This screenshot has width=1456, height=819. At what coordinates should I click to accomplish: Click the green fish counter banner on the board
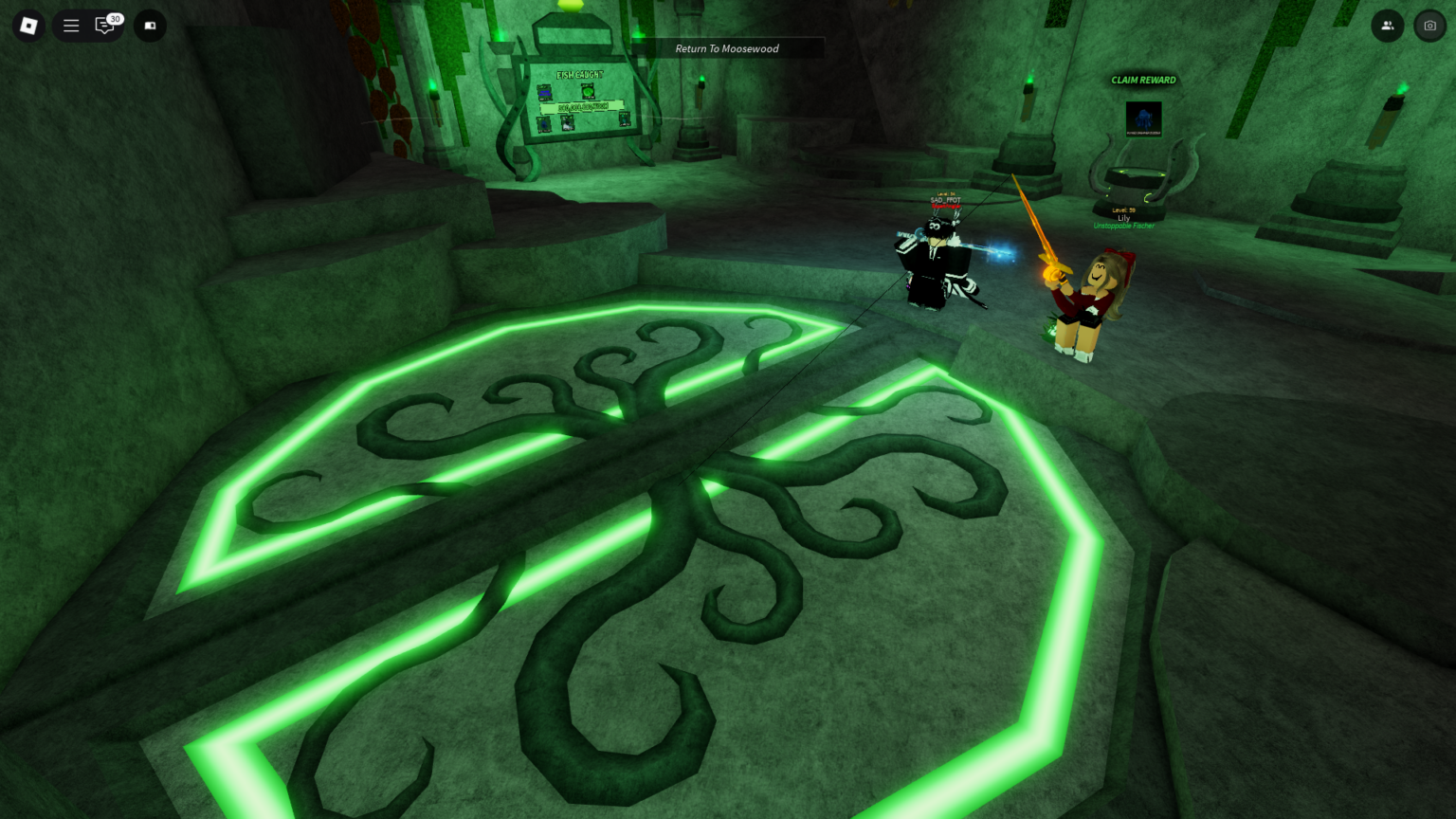(x=578, y=106)
